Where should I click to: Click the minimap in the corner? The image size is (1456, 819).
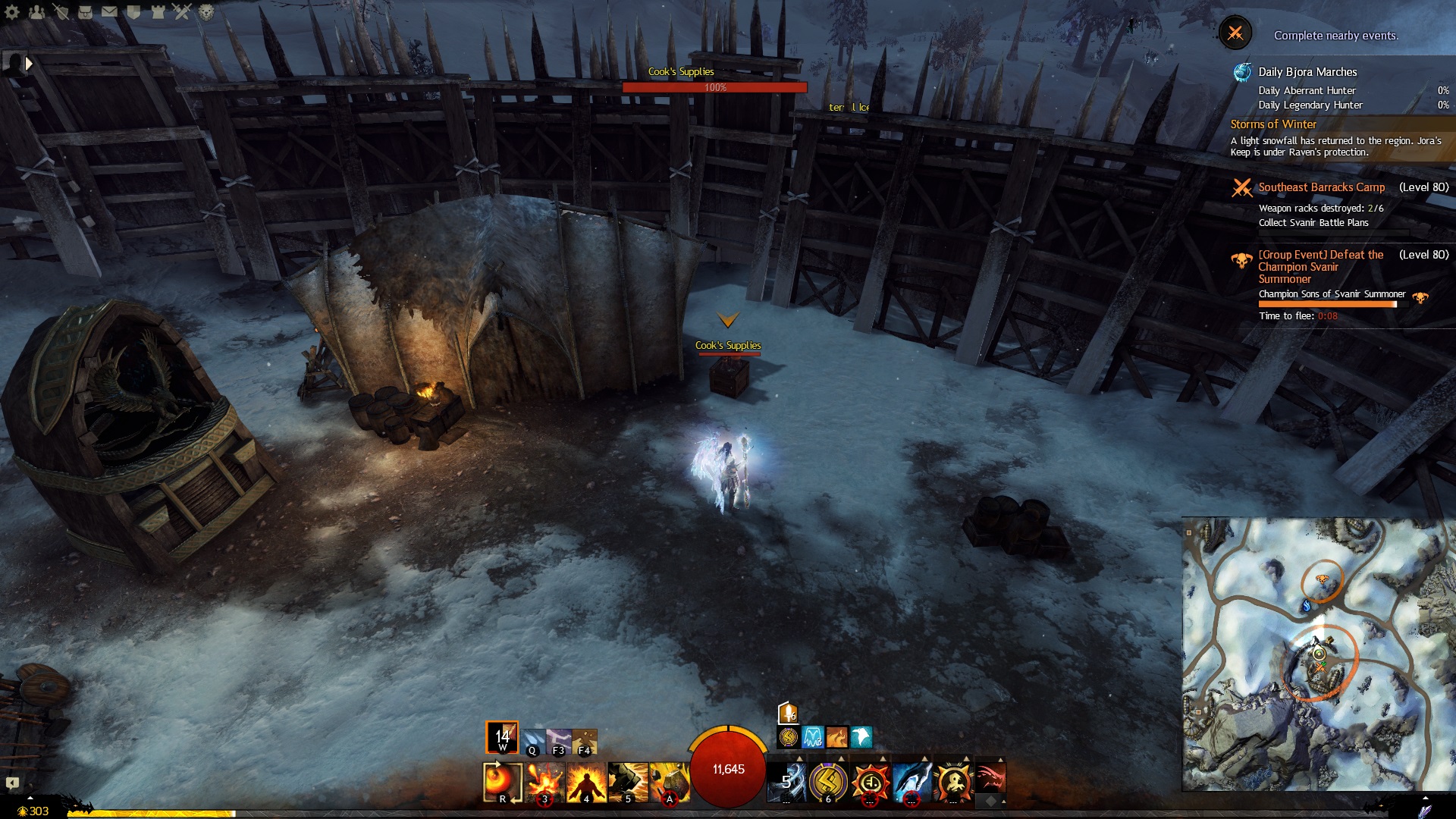(1318, 654)
